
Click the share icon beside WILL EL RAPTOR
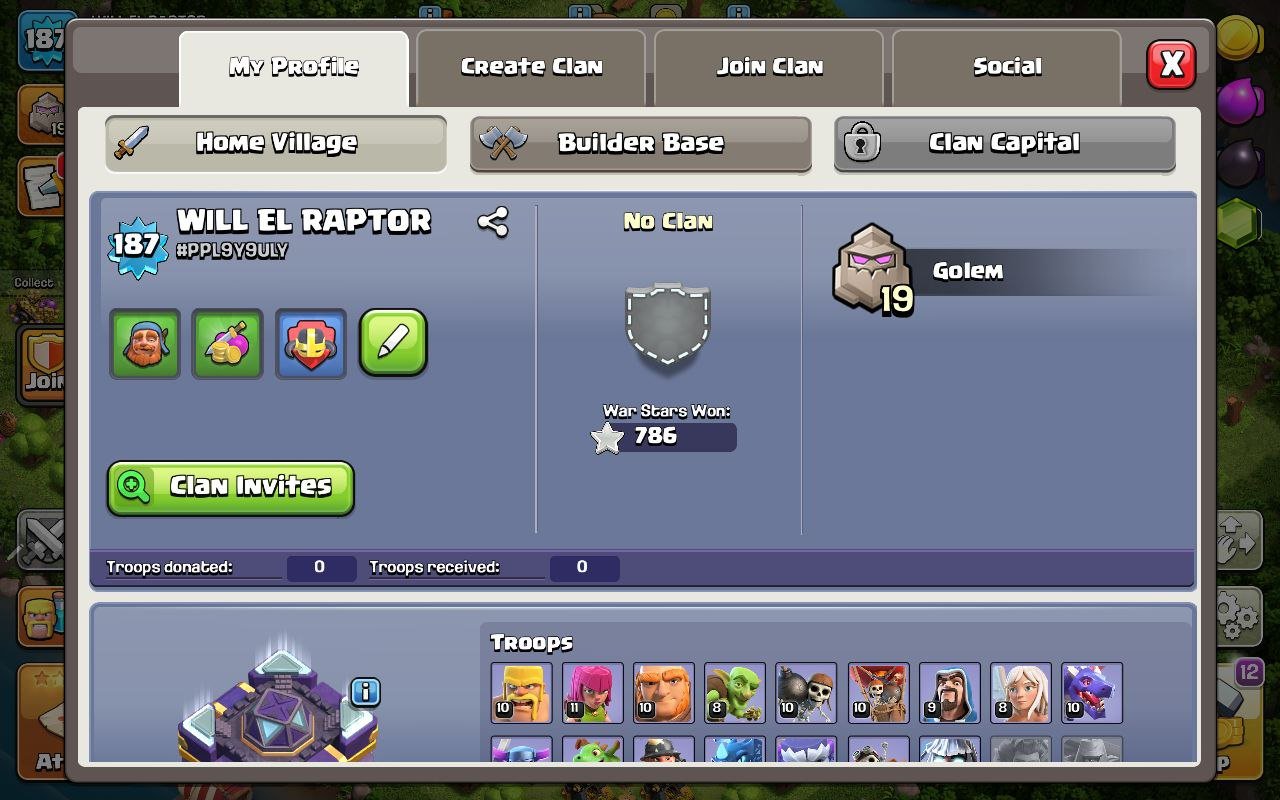pyautogui.click(x=491, y=222)
